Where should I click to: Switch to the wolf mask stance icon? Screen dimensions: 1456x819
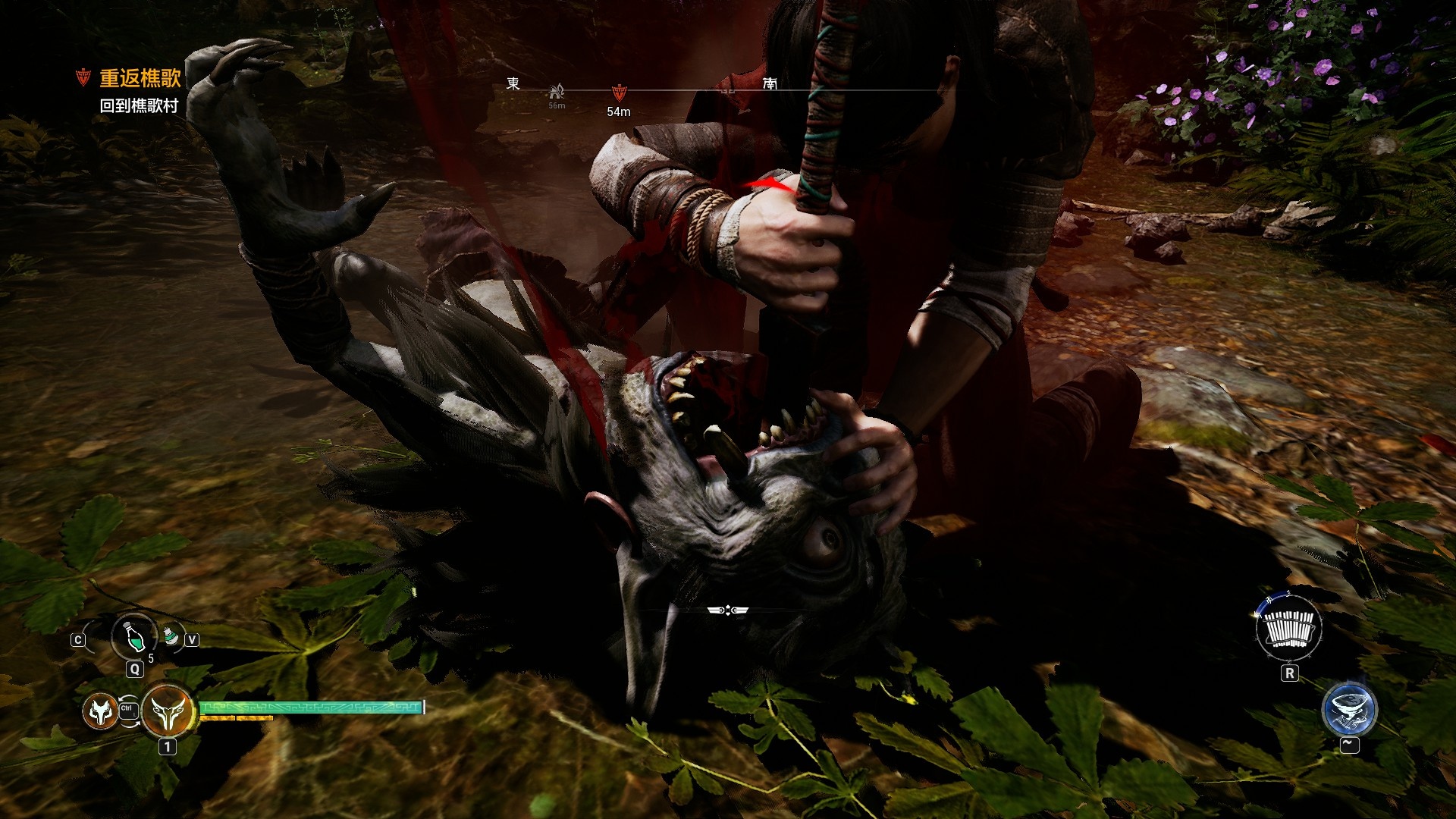[x=99, y=711]
